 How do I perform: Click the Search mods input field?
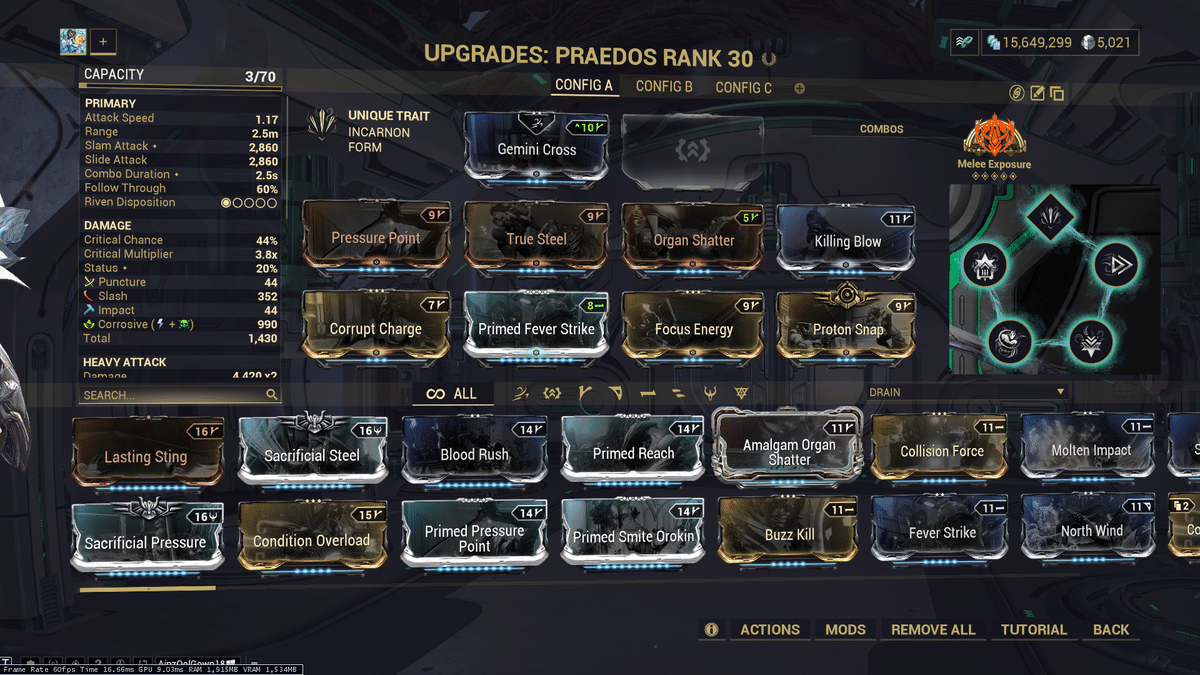172,395
